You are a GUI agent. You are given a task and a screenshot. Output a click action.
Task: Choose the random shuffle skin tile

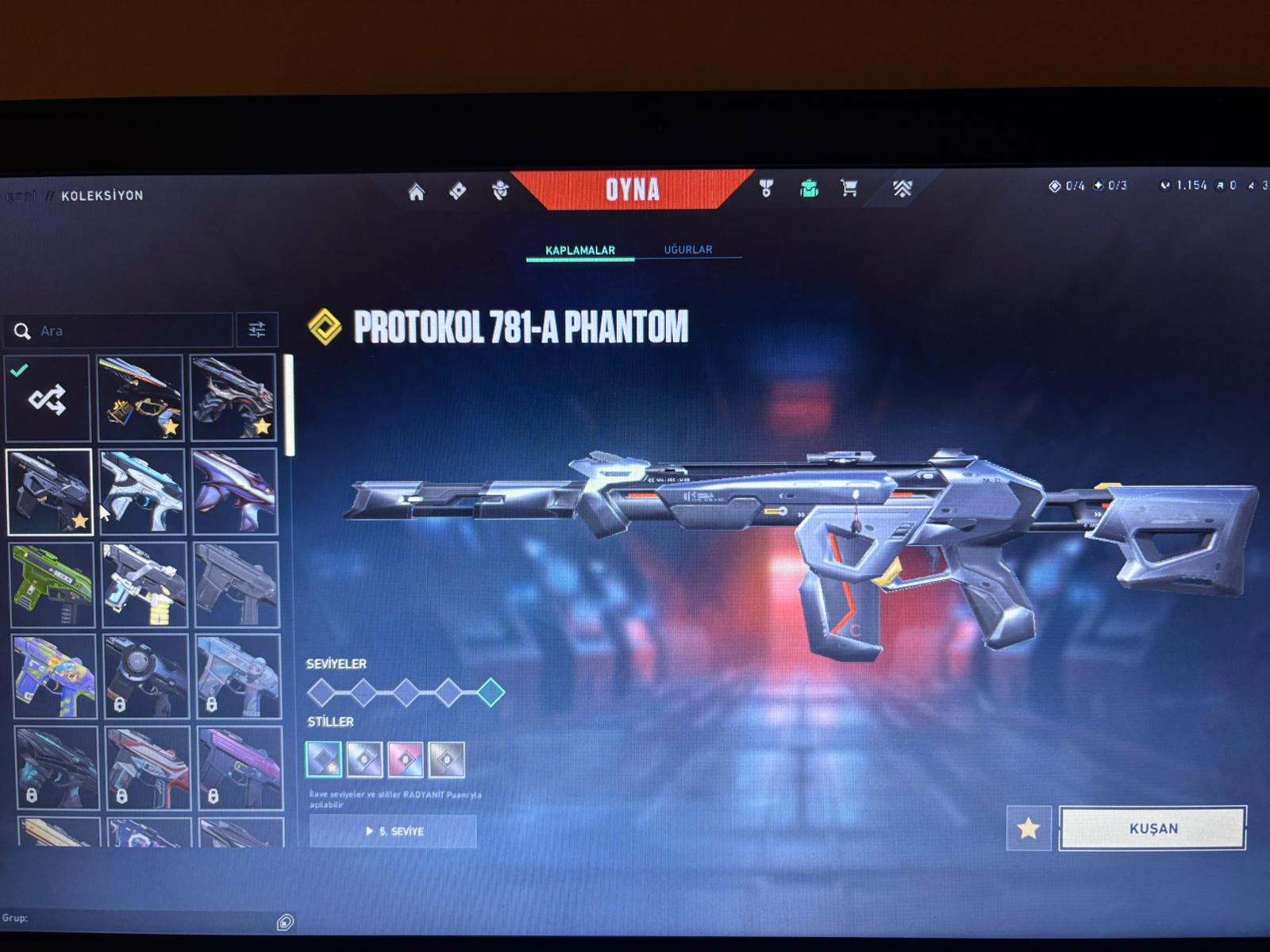48,399
